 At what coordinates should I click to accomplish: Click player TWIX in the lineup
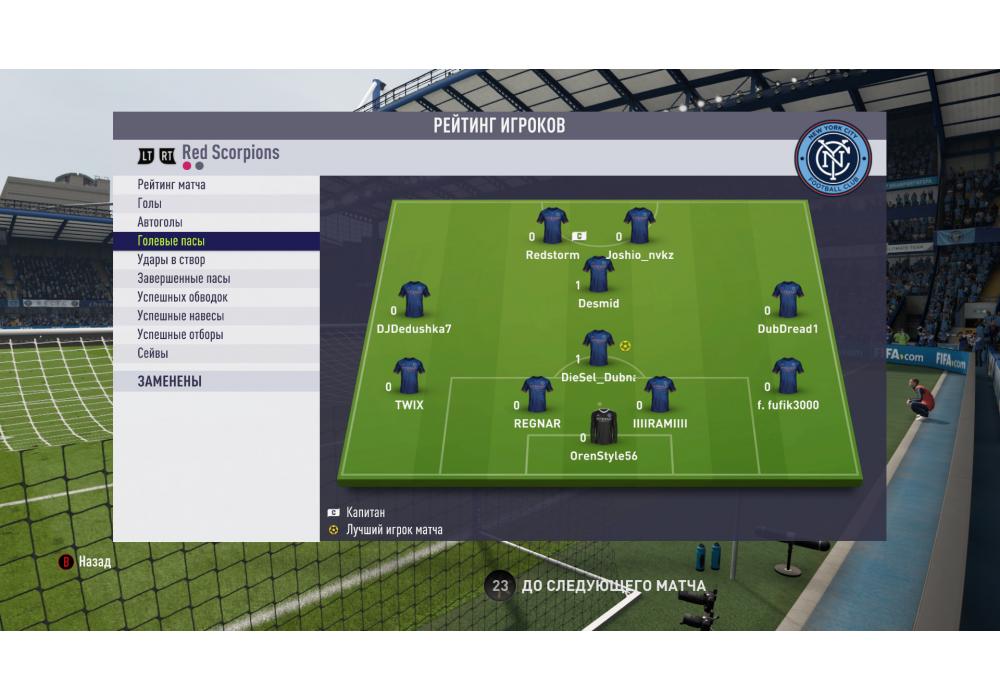pyautogui.click(x=409, y=377)
